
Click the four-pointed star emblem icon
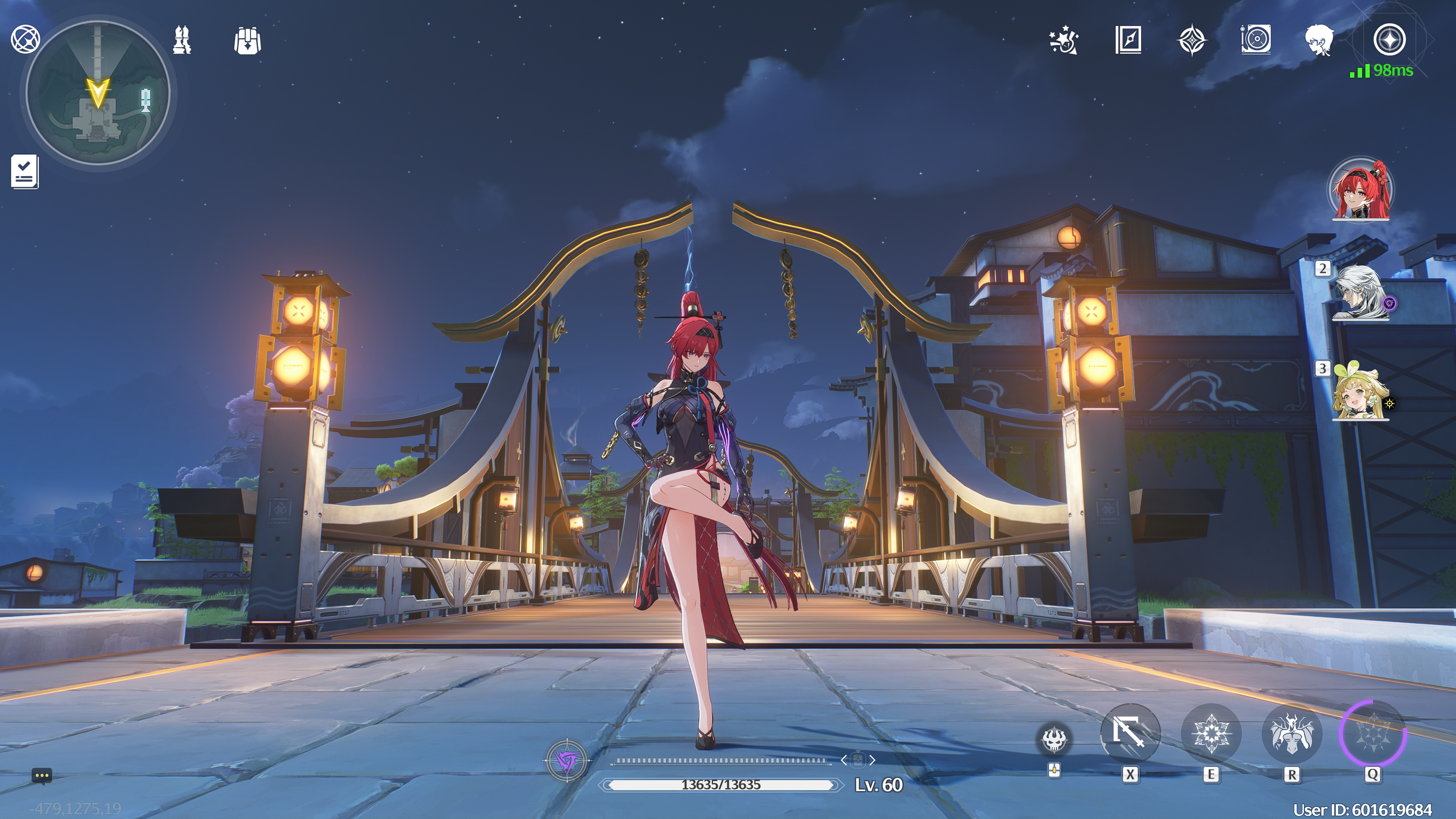[x=1192, y=40]
